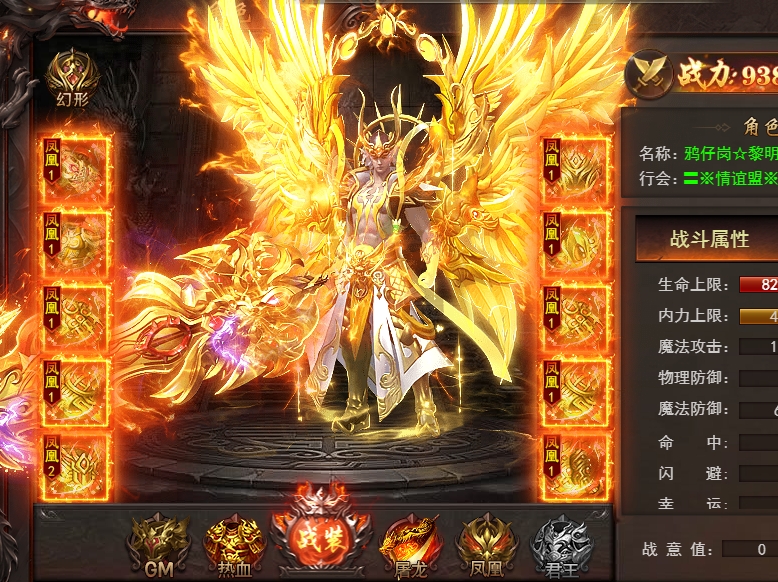Select the 热血 armor tab
Viewport: 778px width, 582px height.
pyautogui.click(x=235, y=543)
